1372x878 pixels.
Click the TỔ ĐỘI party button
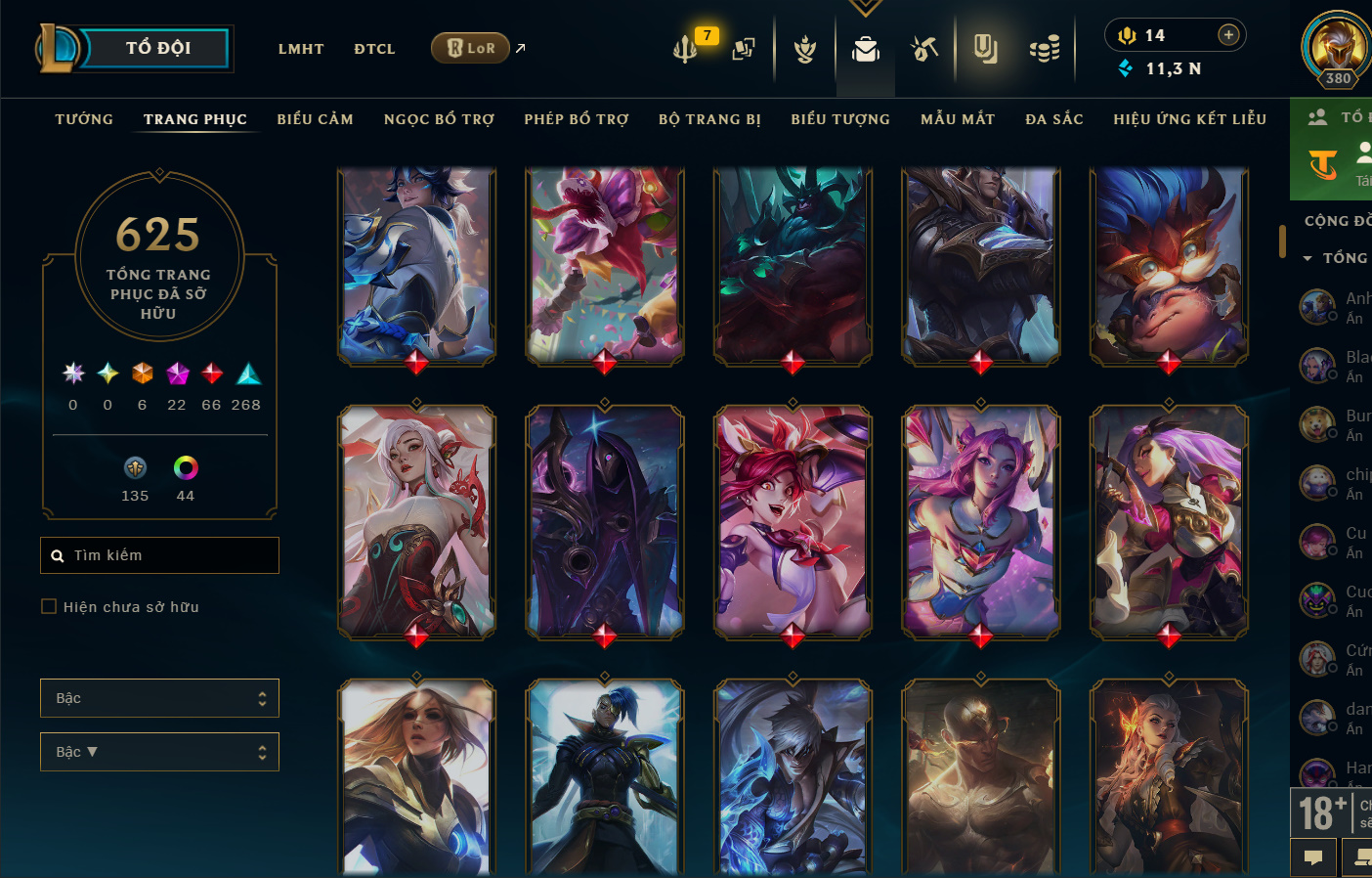click(x=156, y=48)
